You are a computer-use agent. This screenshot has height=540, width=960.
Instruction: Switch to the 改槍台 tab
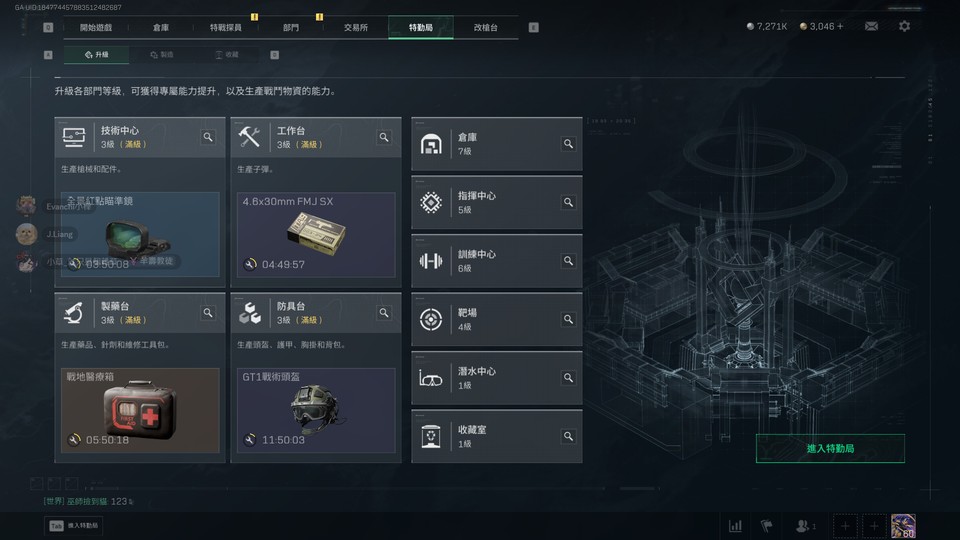[x=485, y=27]
